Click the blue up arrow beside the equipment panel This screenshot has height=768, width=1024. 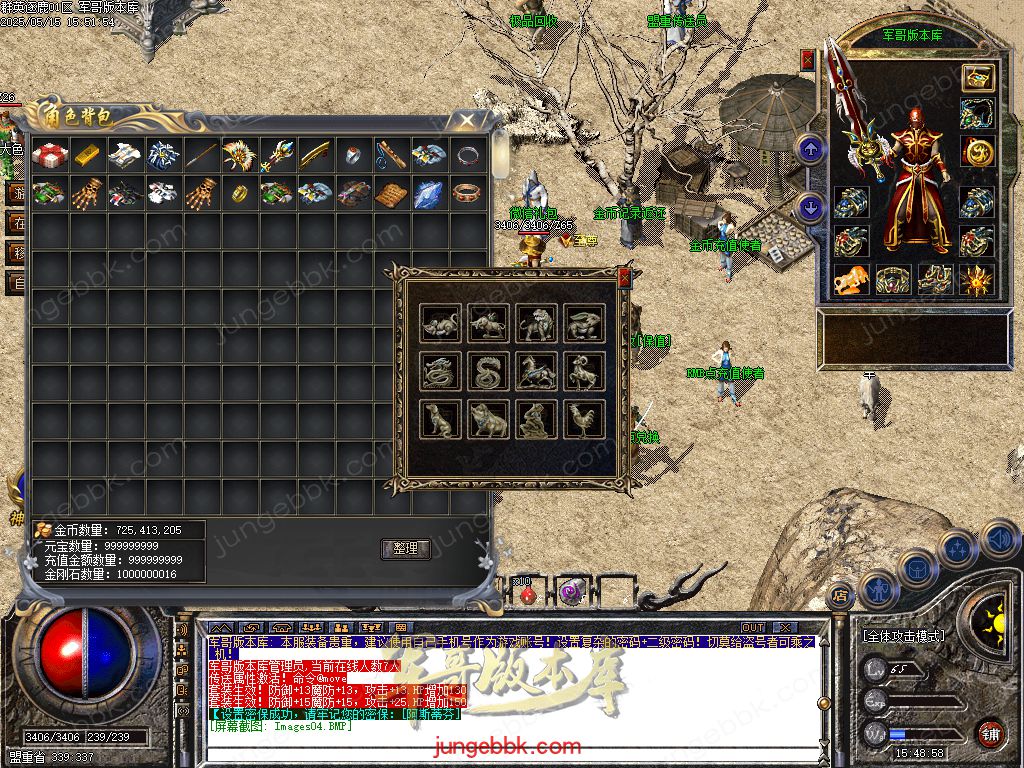[811, 150]
